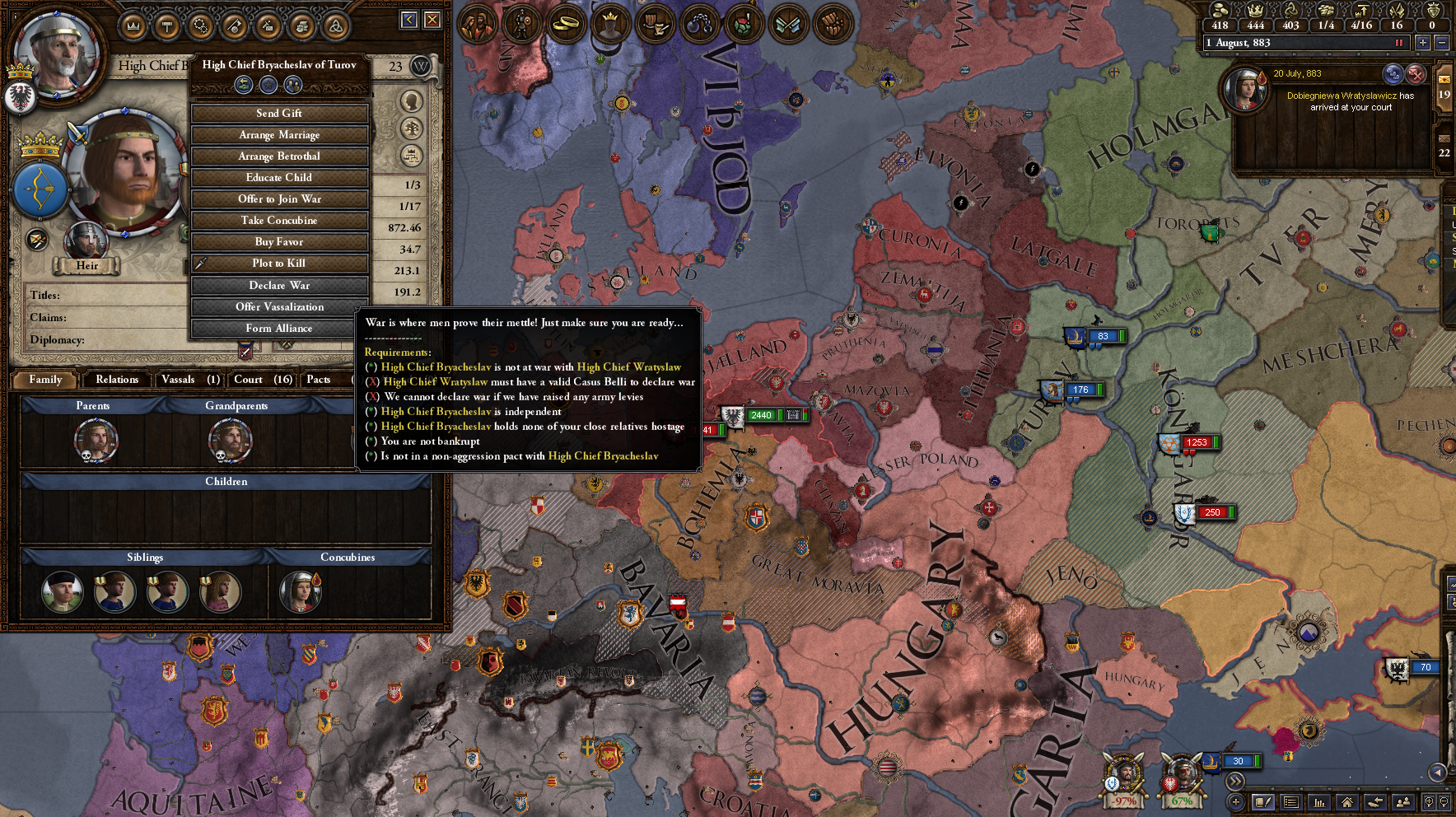Open the factions view with the fist icon
1456x817 pixels.
[x=833, y=24]
